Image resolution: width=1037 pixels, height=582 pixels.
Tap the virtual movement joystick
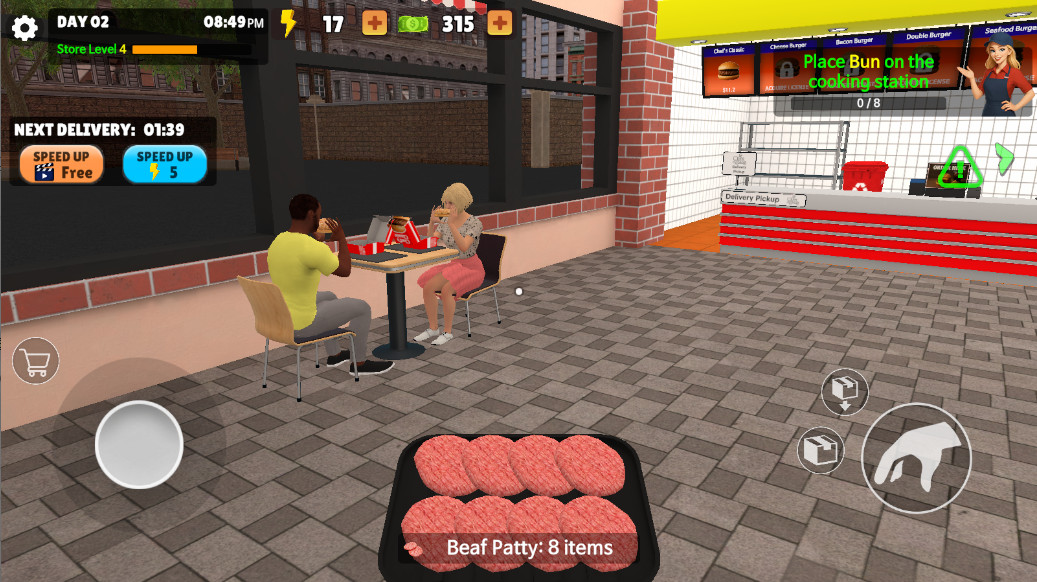coord(139,445)
